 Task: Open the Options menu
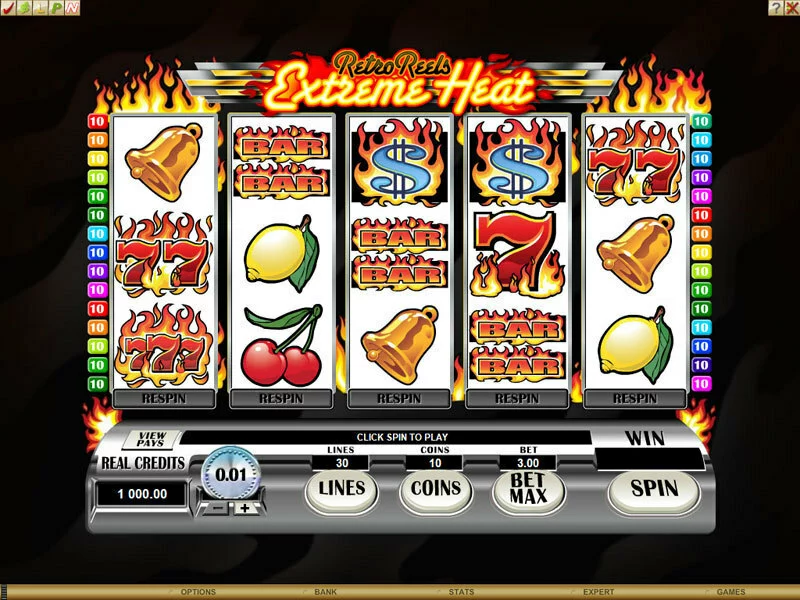click(x=197, y=592)
